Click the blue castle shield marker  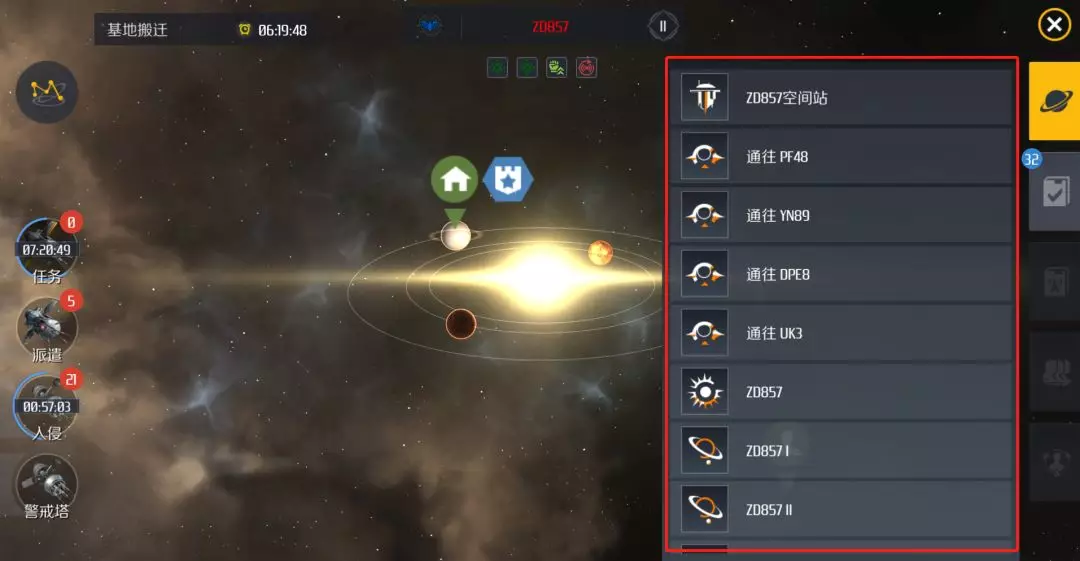click(508, 179)
